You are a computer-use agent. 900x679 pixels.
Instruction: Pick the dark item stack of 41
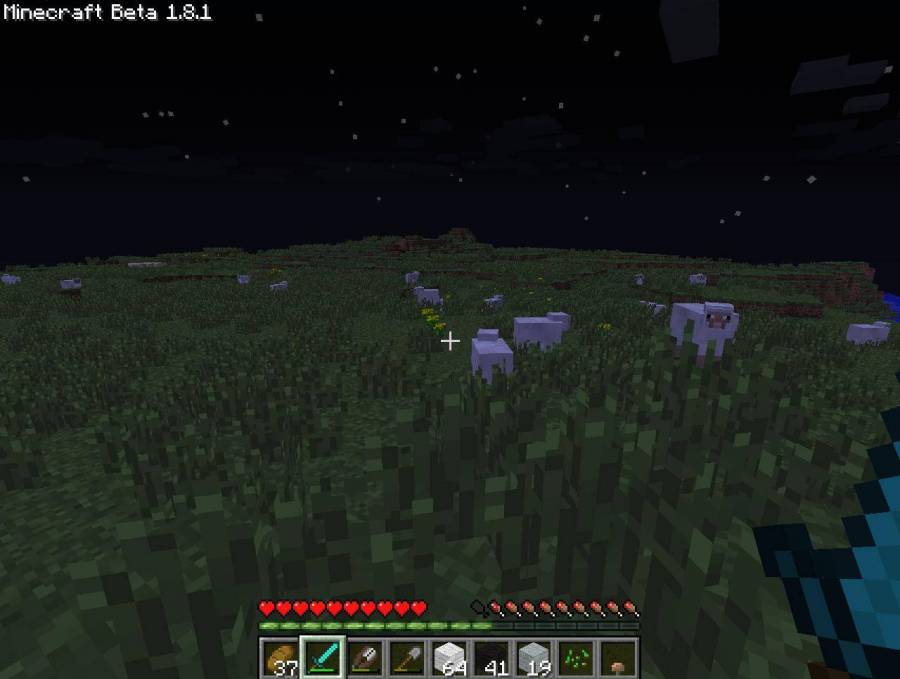492,658
